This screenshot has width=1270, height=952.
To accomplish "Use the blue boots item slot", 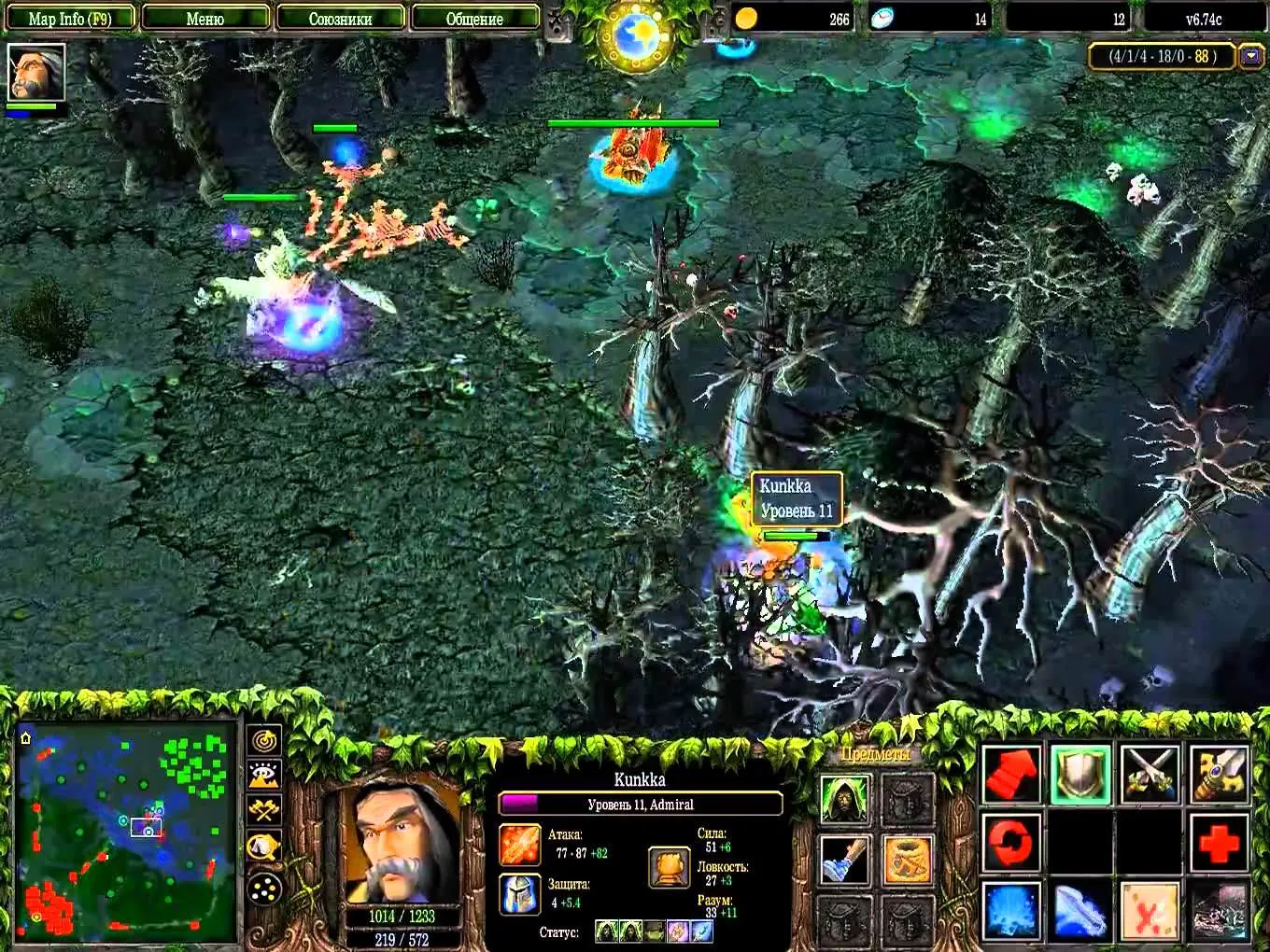I will tap(845, 860).
